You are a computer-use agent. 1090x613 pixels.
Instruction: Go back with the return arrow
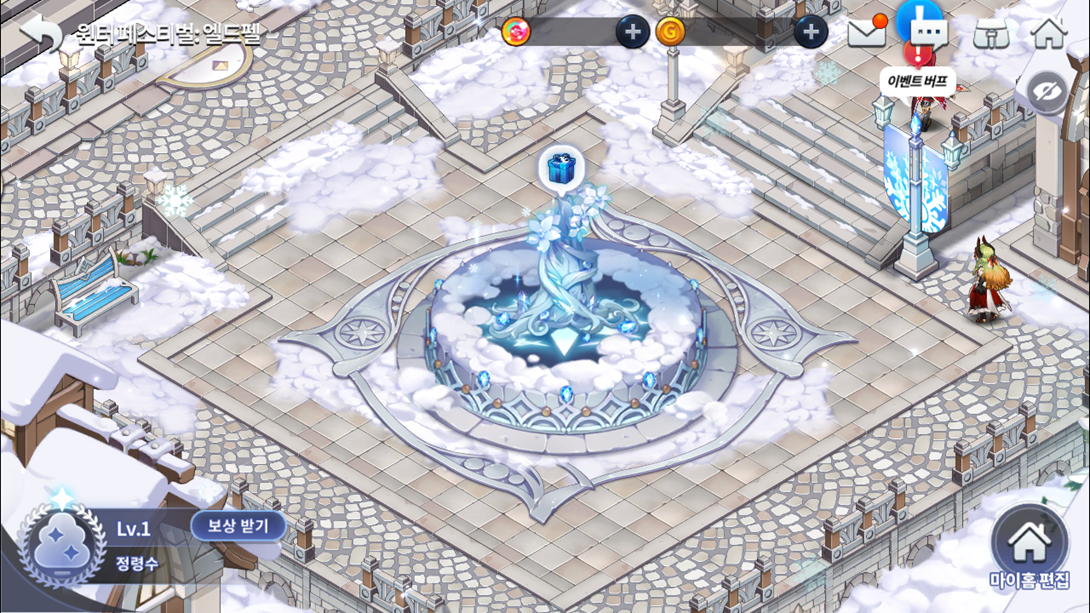point(40,33)
